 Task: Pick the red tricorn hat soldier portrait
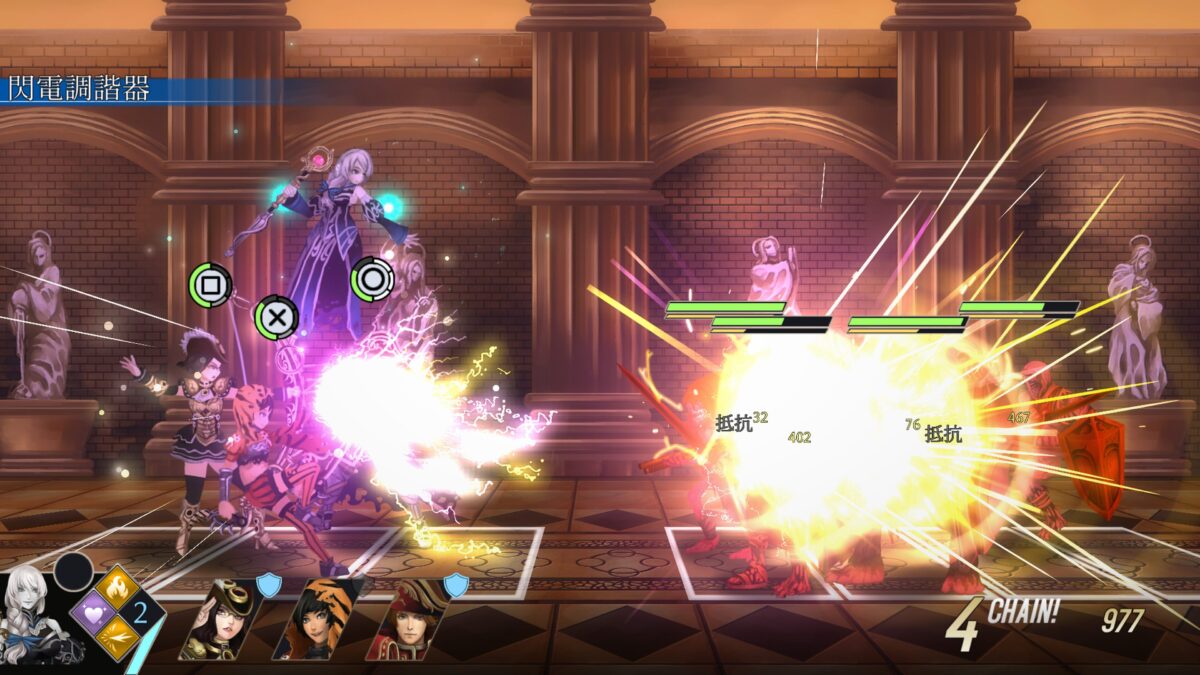406,620
